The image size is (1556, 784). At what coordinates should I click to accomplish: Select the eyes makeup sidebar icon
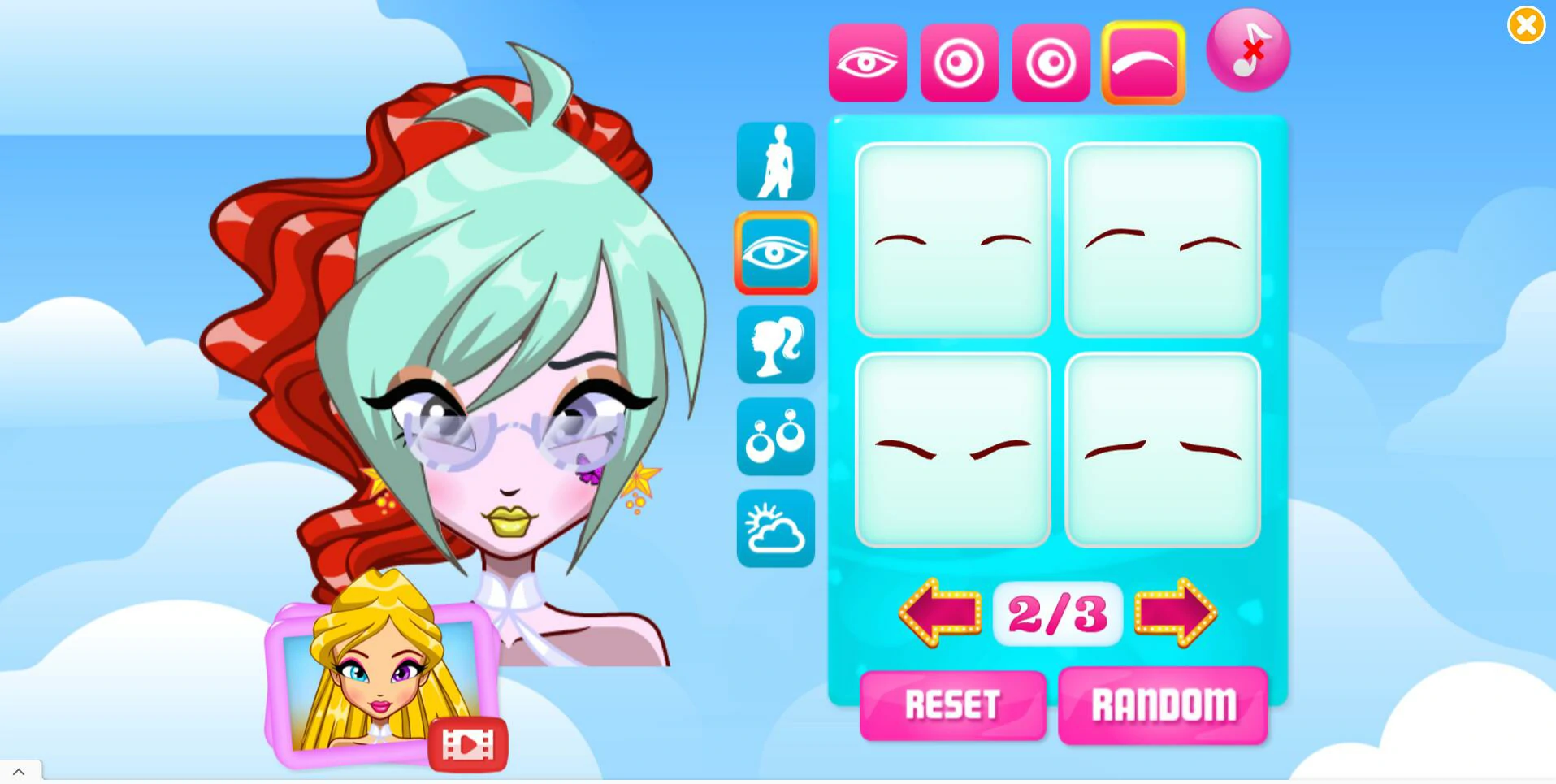click(775, 253)
